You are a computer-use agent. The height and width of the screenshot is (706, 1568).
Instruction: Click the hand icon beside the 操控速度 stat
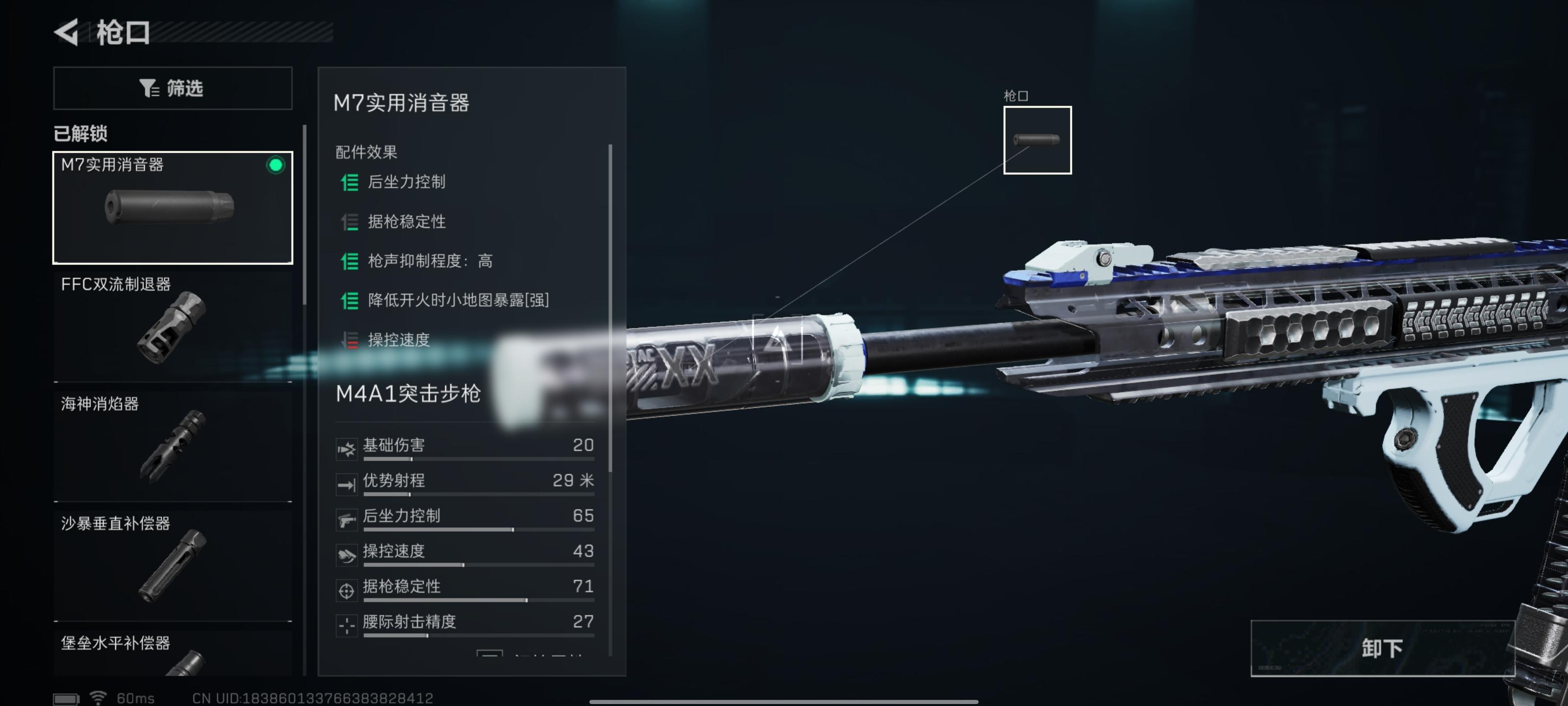click(347, 555)
